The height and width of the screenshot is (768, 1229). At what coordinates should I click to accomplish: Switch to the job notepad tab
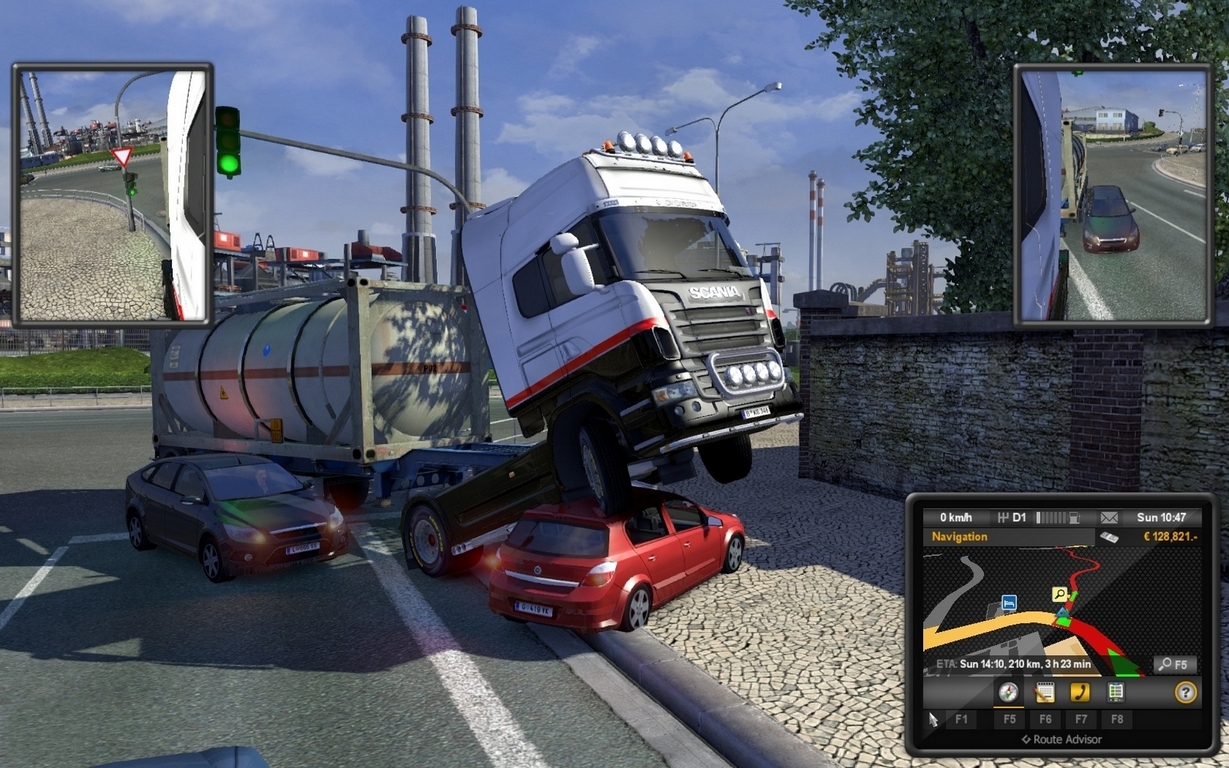pyautogui.click(x=1045, y=692)
